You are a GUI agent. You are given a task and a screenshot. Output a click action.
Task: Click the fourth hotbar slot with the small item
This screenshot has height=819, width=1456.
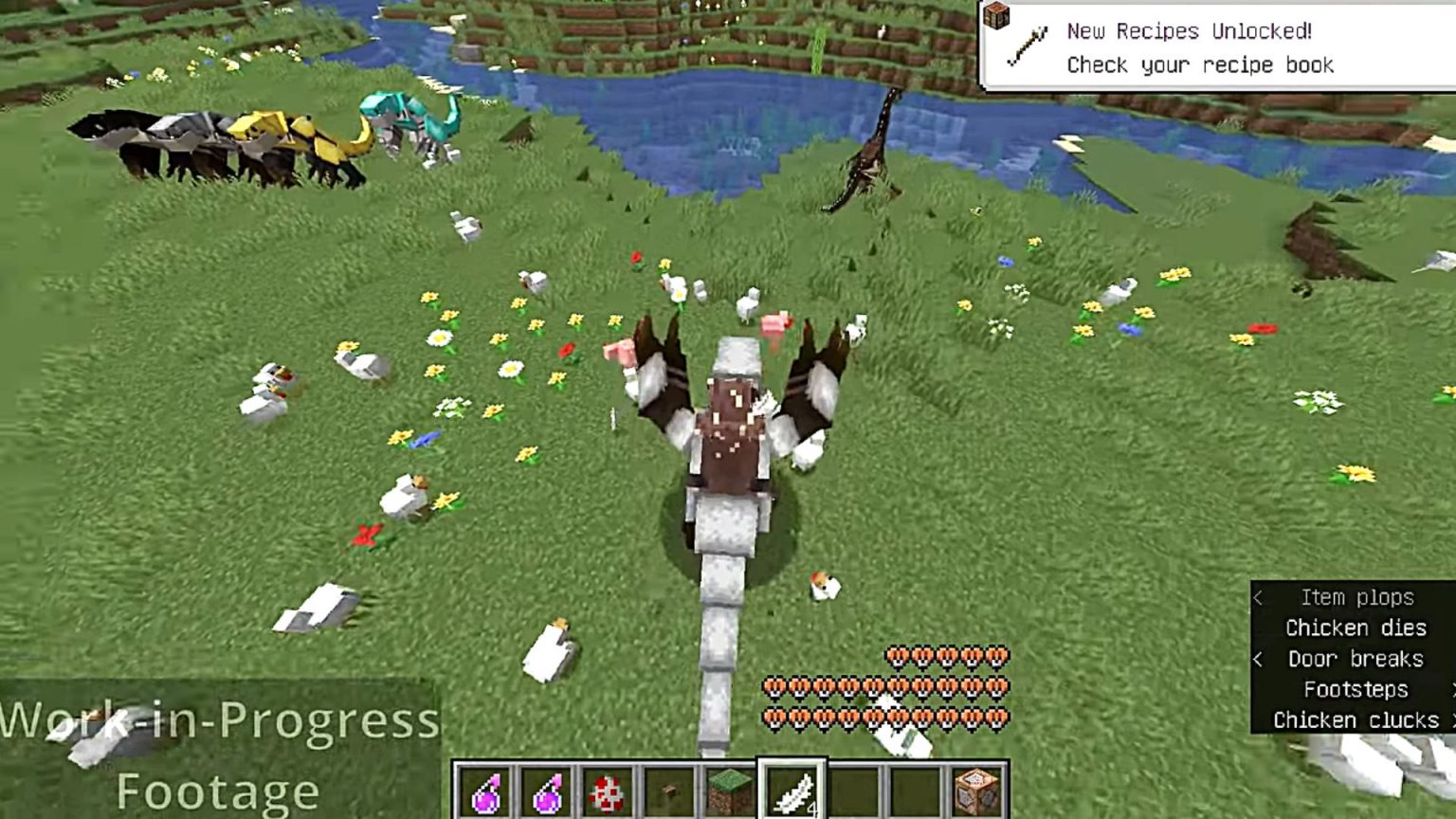click(x=669, y=788)
